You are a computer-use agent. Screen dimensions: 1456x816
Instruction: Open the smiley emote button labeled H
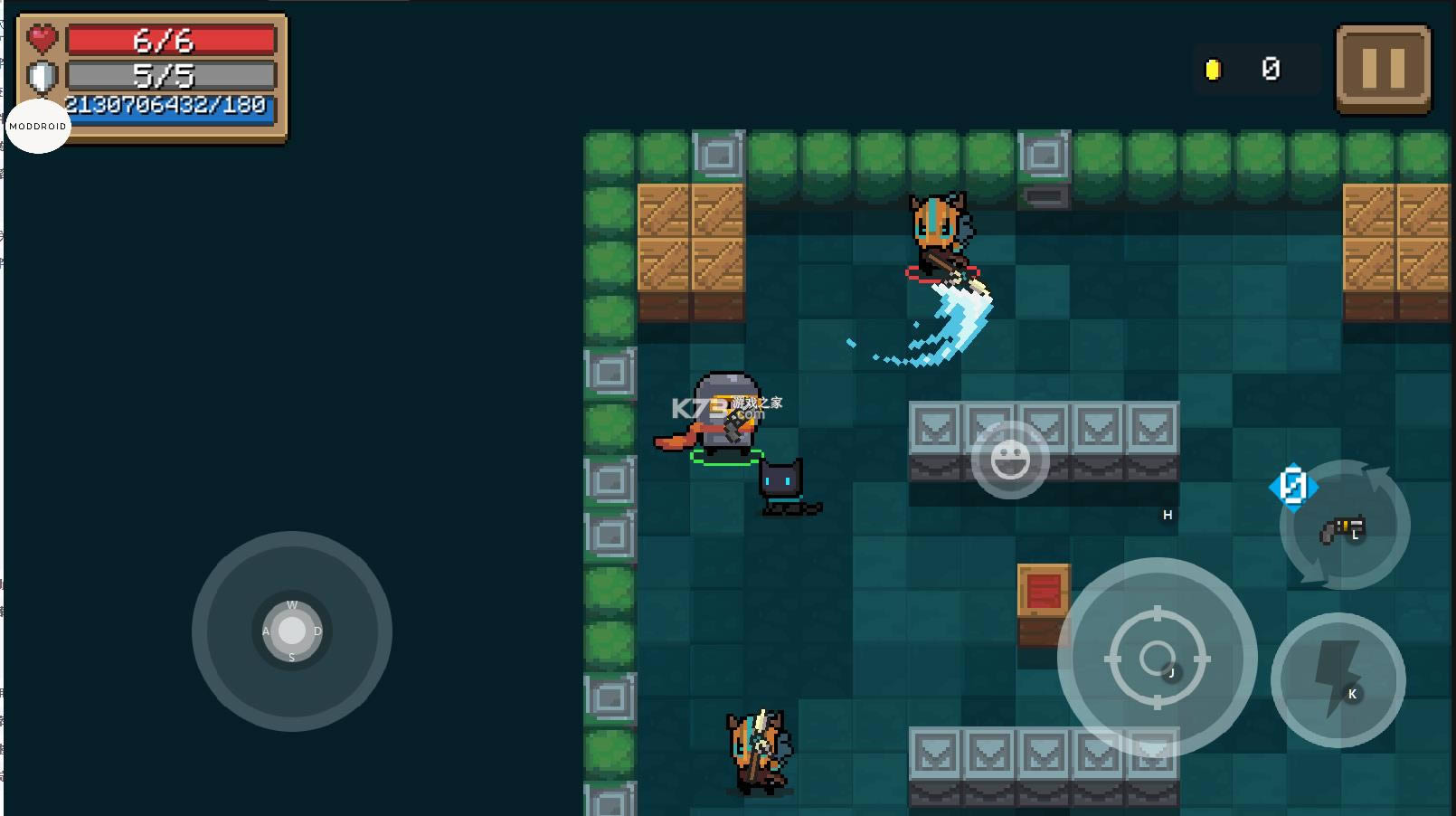point(1010,460)
